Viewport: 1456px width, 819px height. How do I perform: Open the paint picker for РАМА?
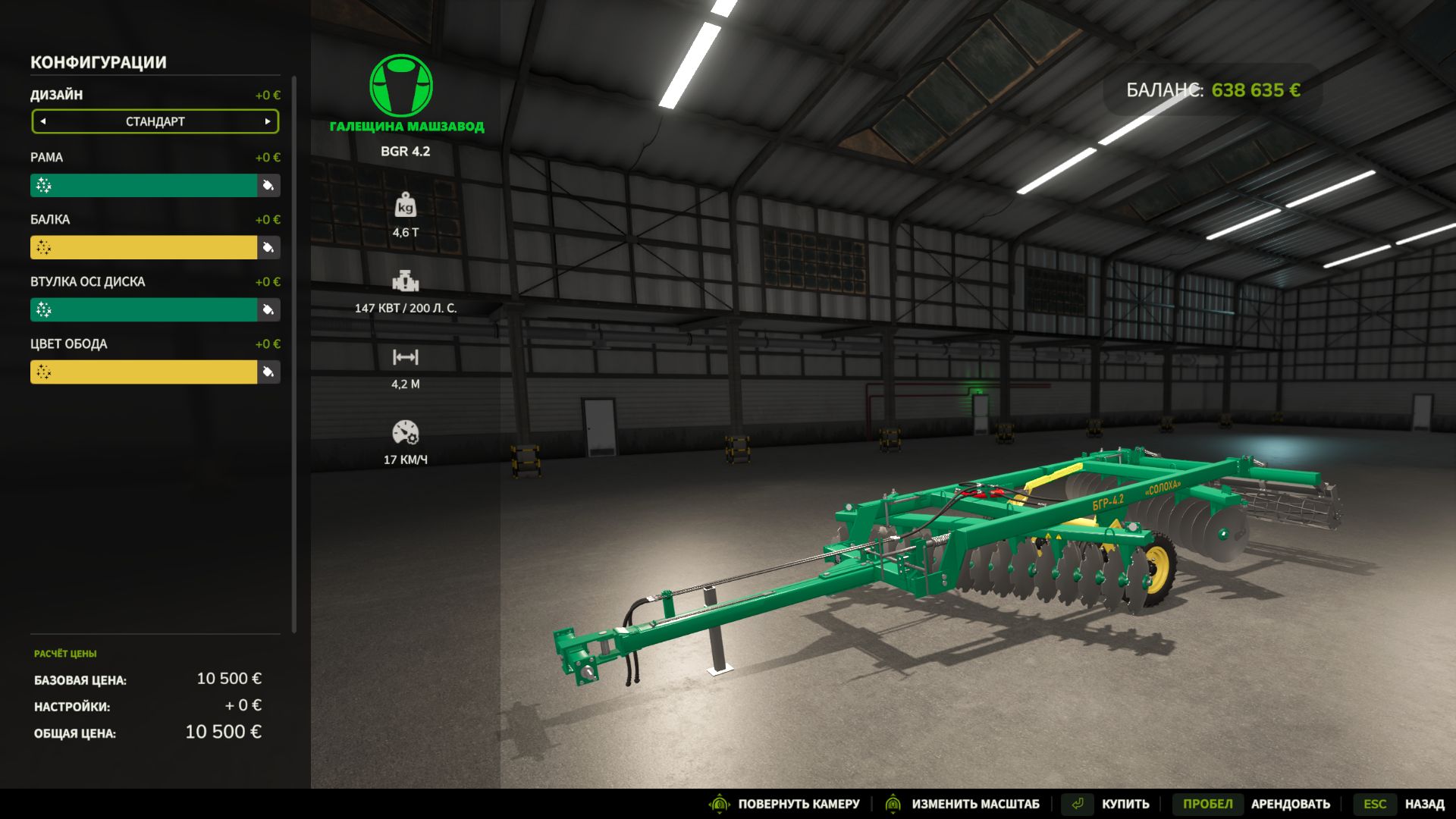click(x=267, y=186)
